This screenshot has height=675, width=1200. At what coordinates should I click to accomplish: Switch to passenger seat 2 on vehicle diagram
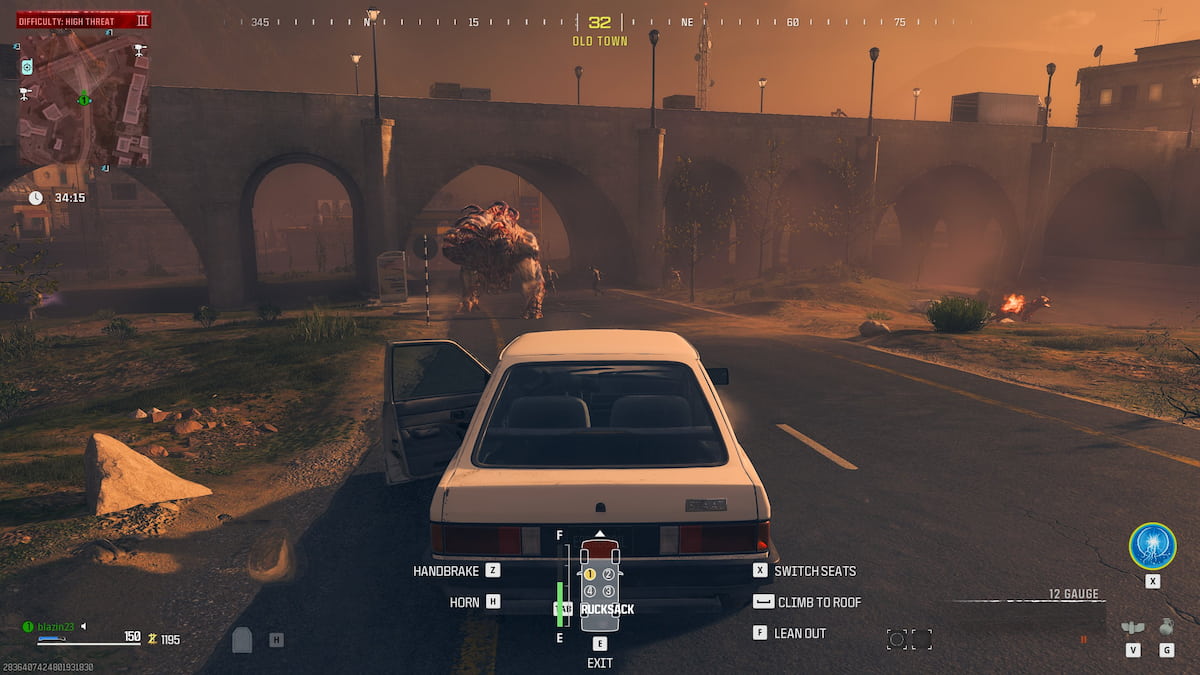[x=608, y=574]
